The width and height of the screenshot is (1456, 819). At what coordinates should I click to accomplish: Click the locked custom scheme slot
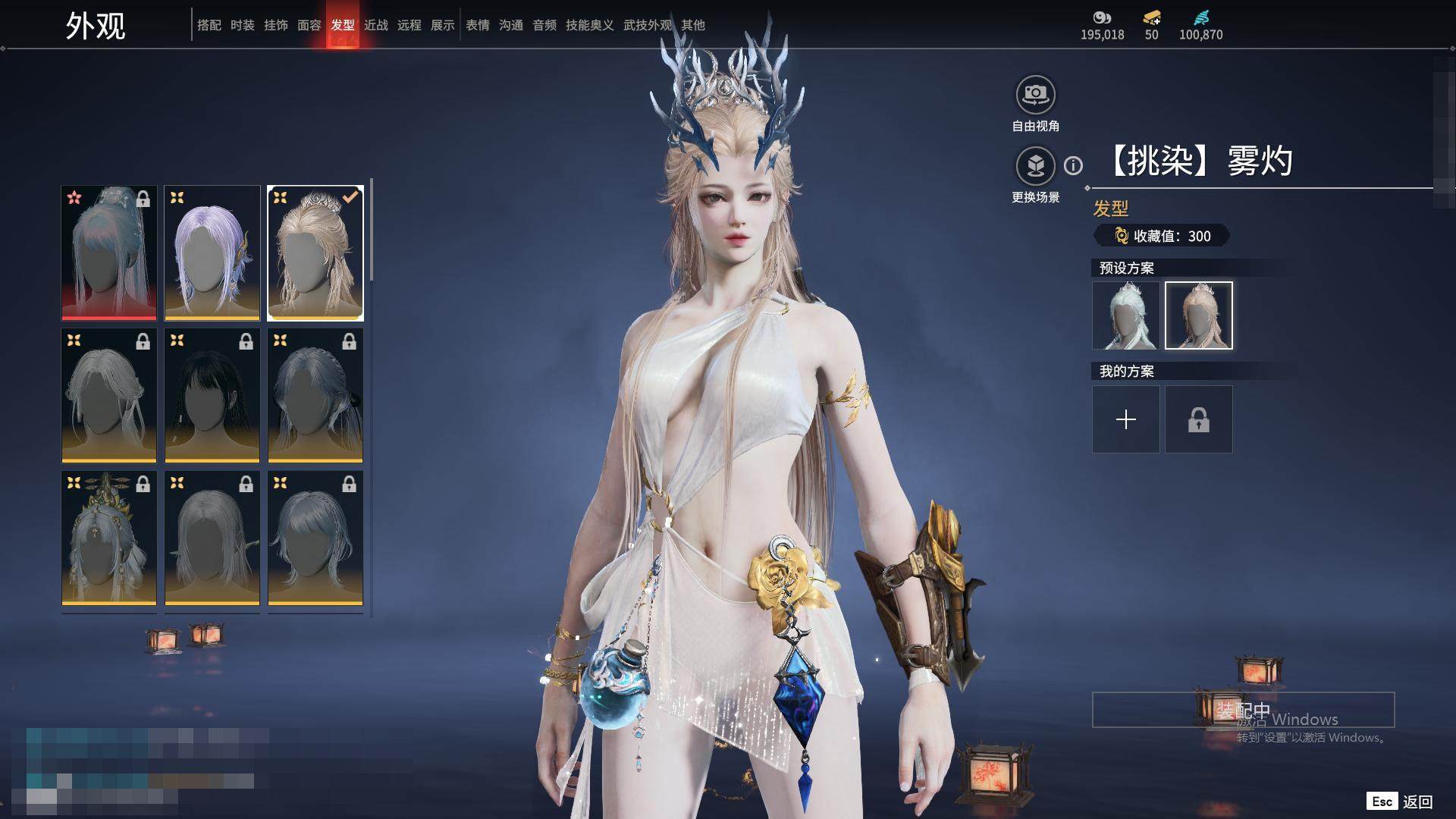coord(1199,419)
